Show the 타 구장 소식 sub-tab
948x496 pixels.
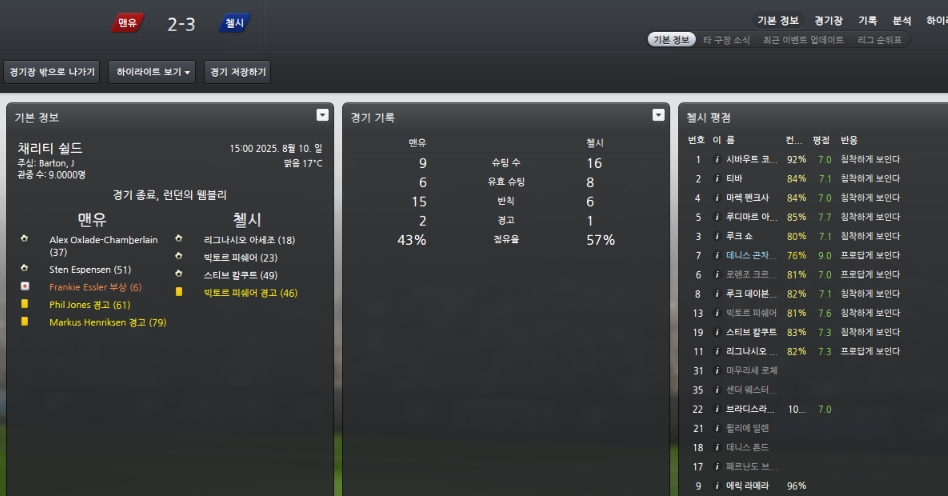[726, 40]
